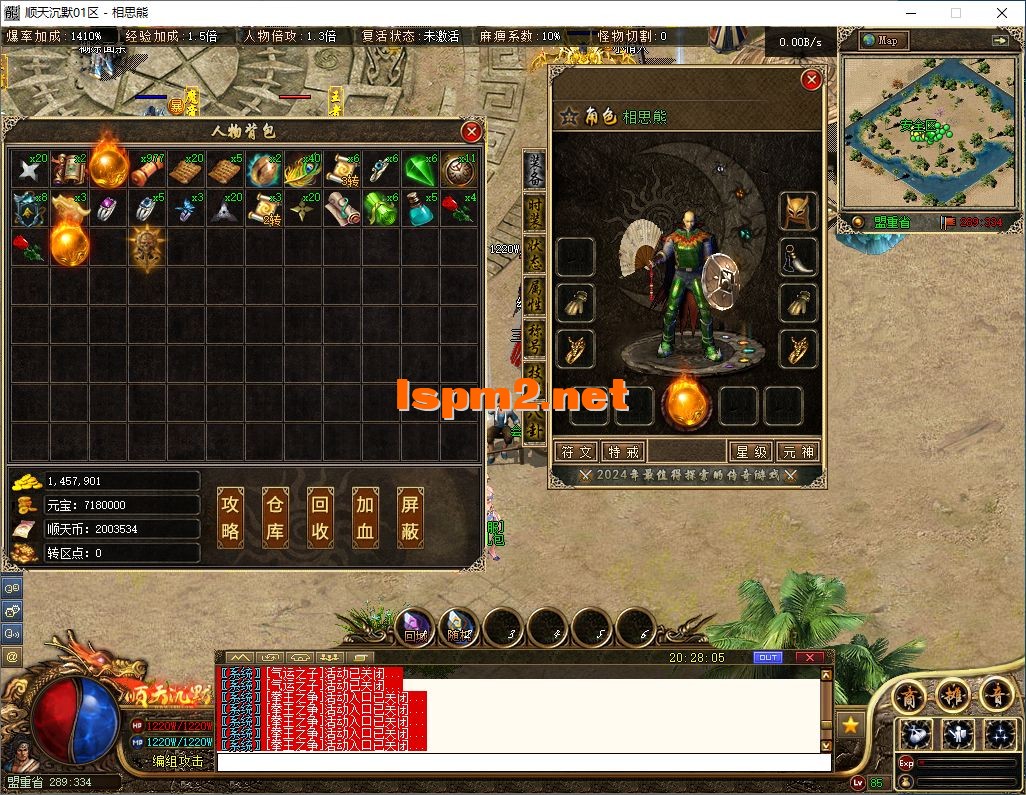Open the 元神 spirit button
The image size is (1026, 795).
click(798, 452)
